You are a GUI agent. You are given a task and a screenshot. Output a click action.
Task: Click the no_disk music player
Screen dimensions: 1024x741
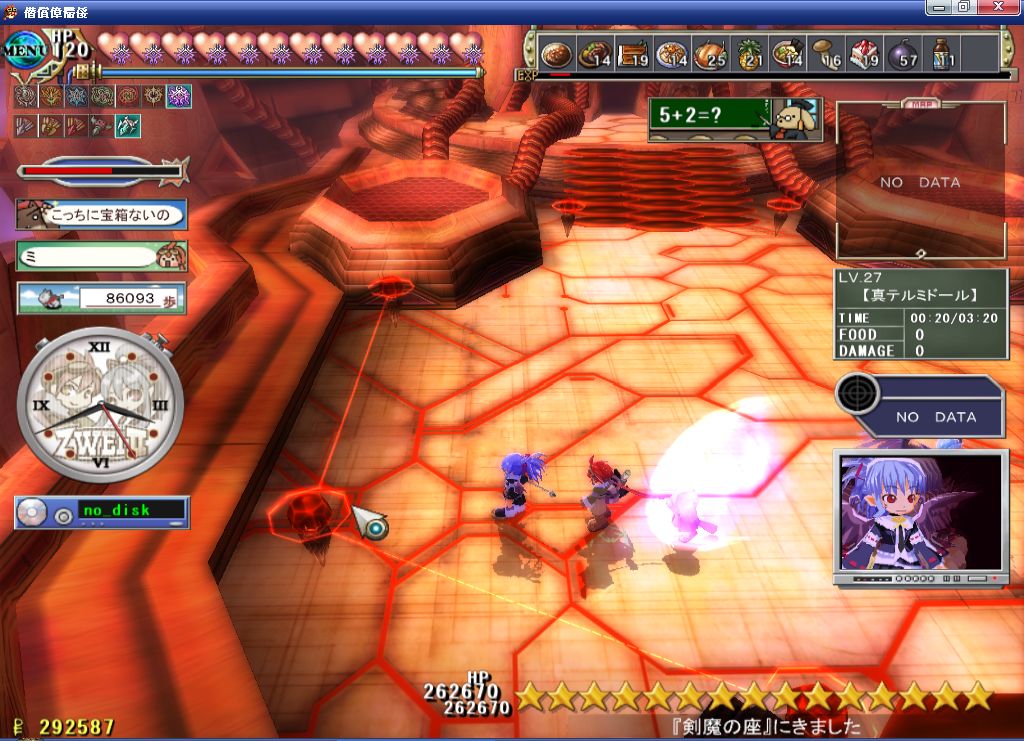coord(101,512)
